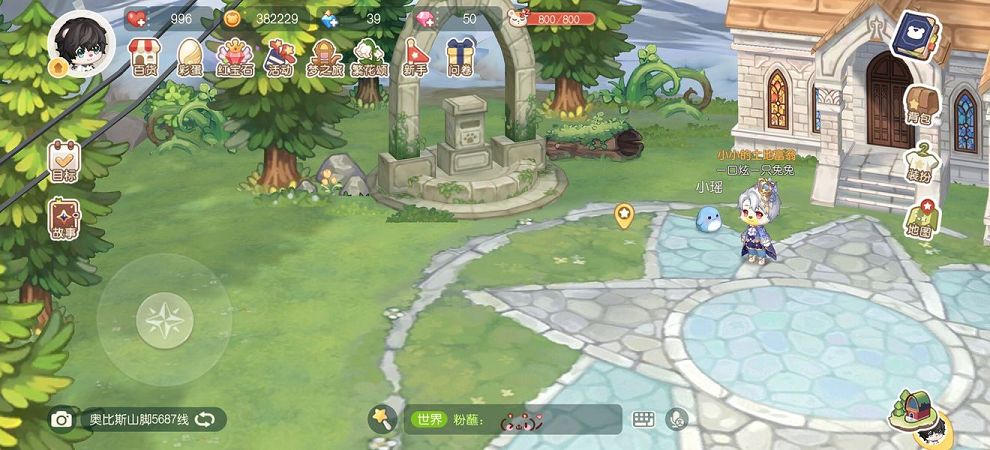
Task: Open the blue bear handbook
Action: [912, 37]
